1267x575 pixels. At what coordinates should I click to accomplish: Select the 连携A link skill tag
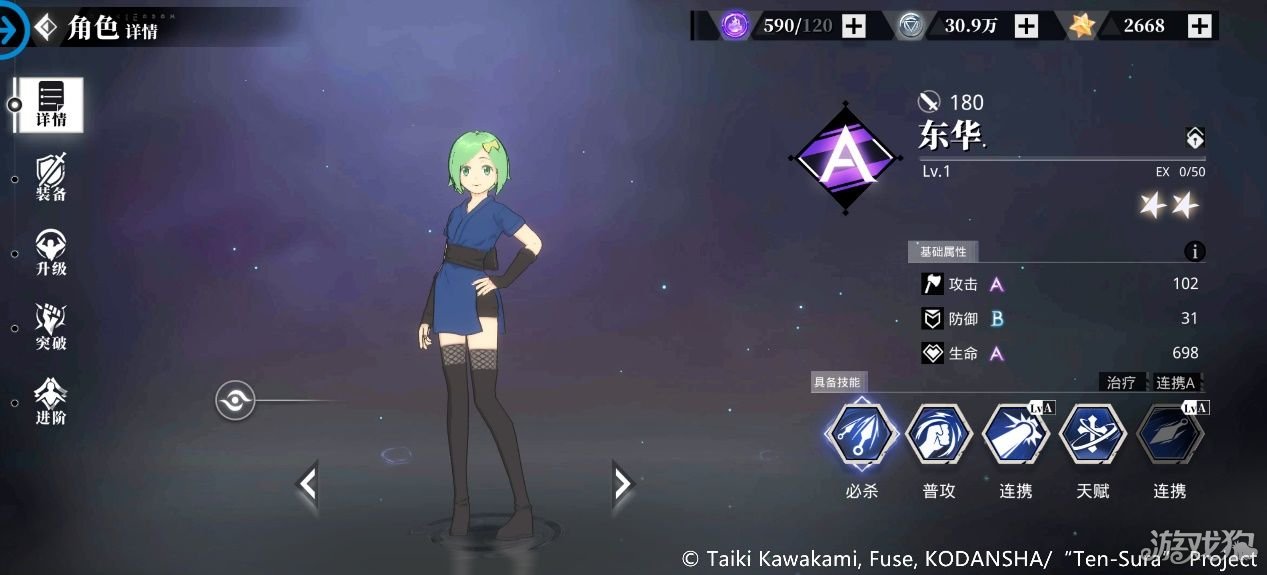tap(1176, 382)
